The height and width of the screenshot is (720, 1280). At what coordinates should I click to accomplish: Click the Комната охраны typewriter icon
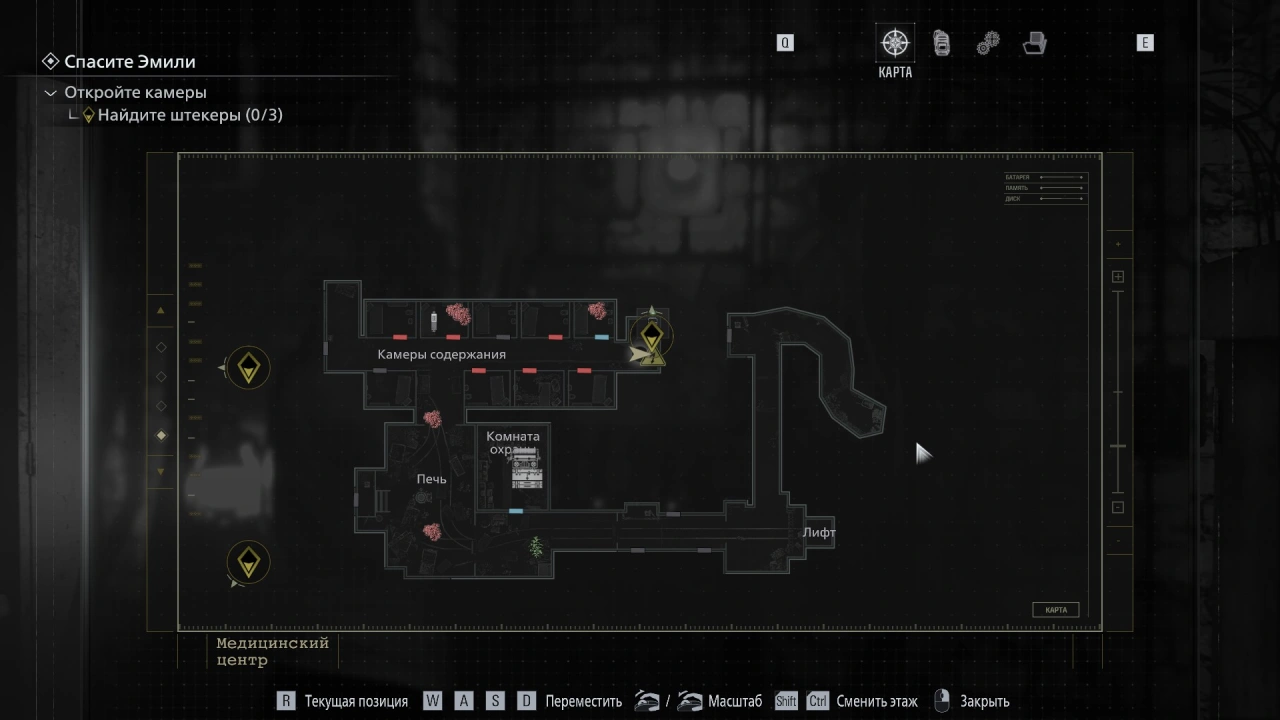point(526,469)
